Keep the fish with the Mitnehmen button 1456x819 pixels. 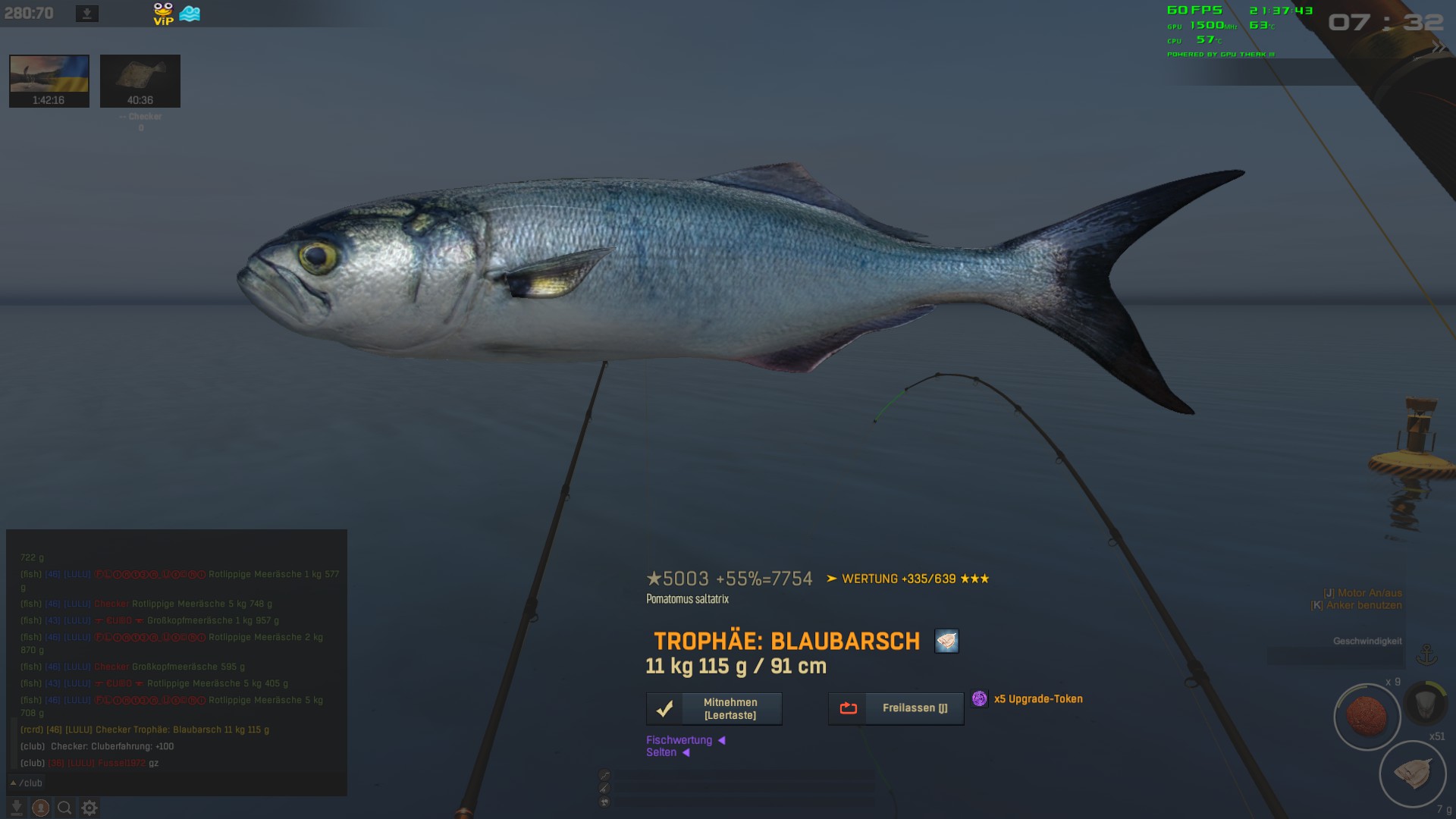coord(714,708)
